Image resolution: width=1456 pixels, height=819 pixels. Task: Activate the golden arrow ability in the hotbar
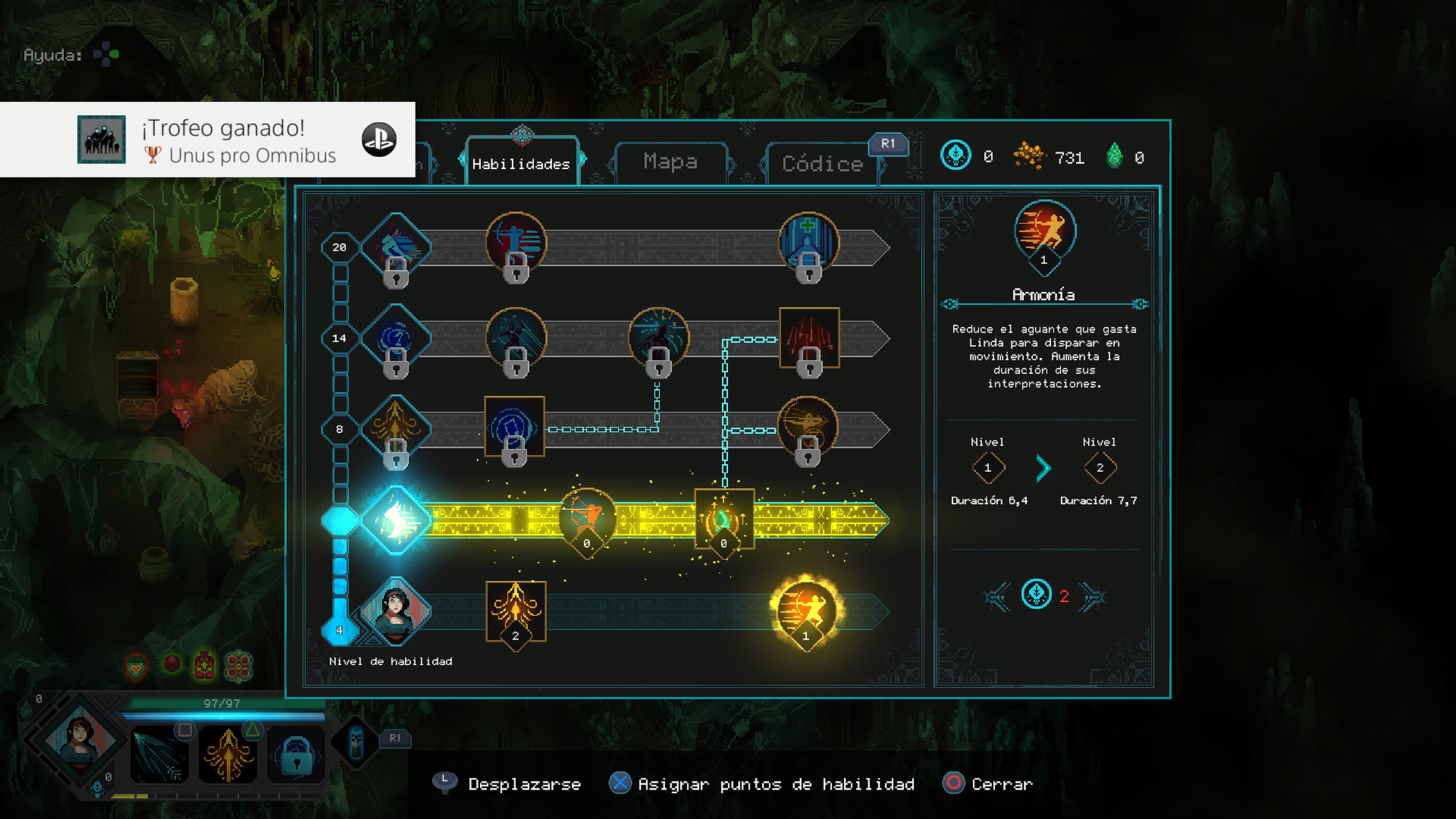pos(228,755)
